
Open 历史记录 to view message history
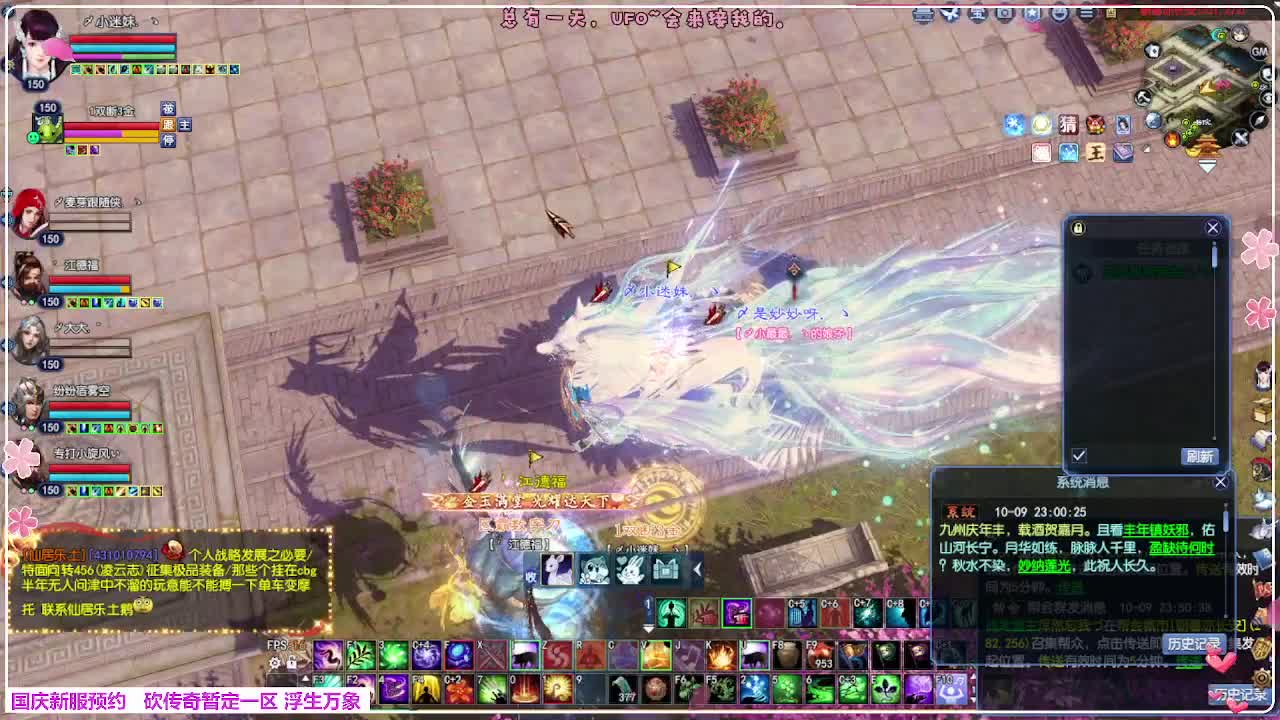tap(1194, 644)
